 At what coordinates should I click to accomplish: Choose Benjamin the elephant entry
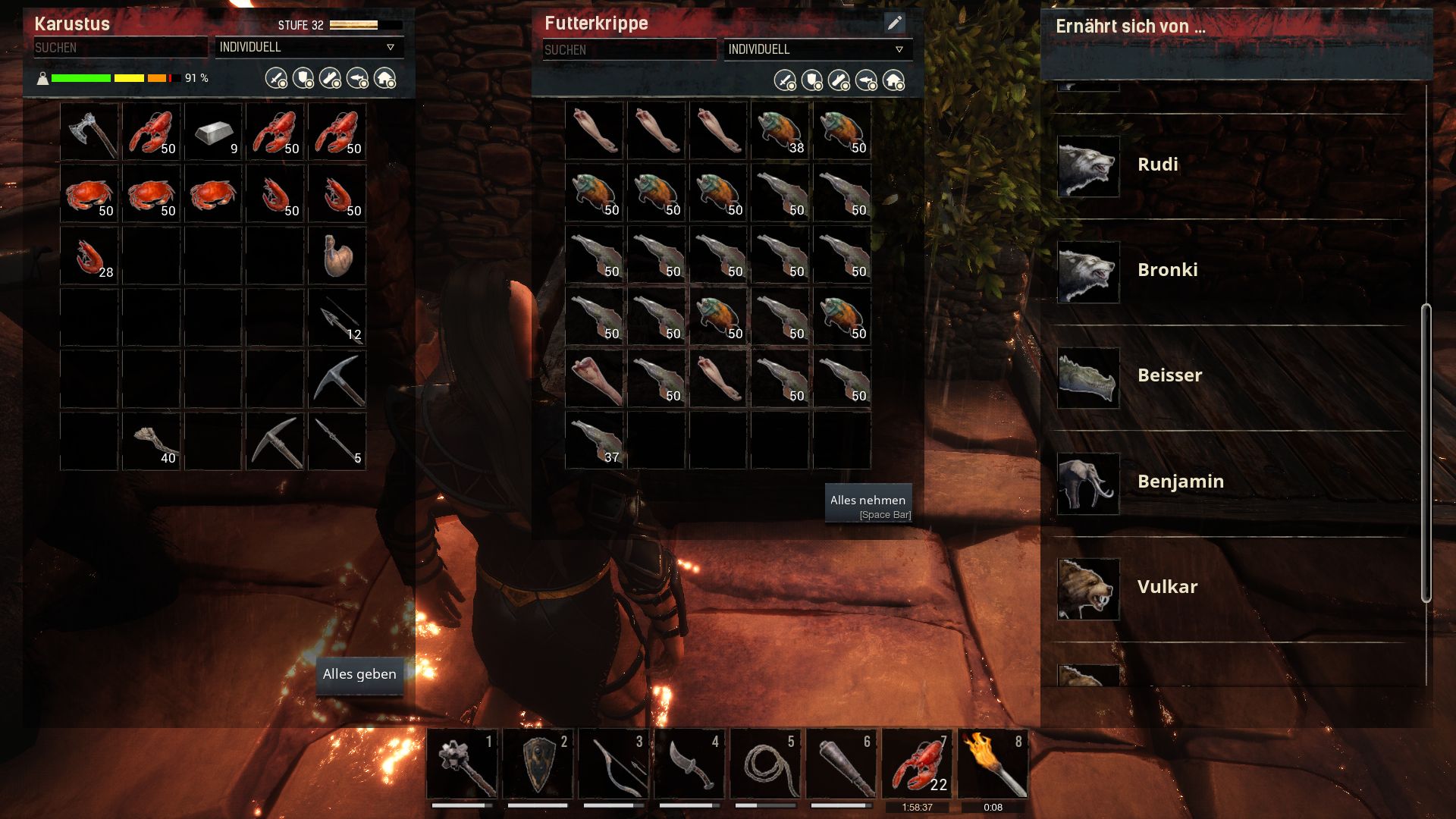(1179, 482)
